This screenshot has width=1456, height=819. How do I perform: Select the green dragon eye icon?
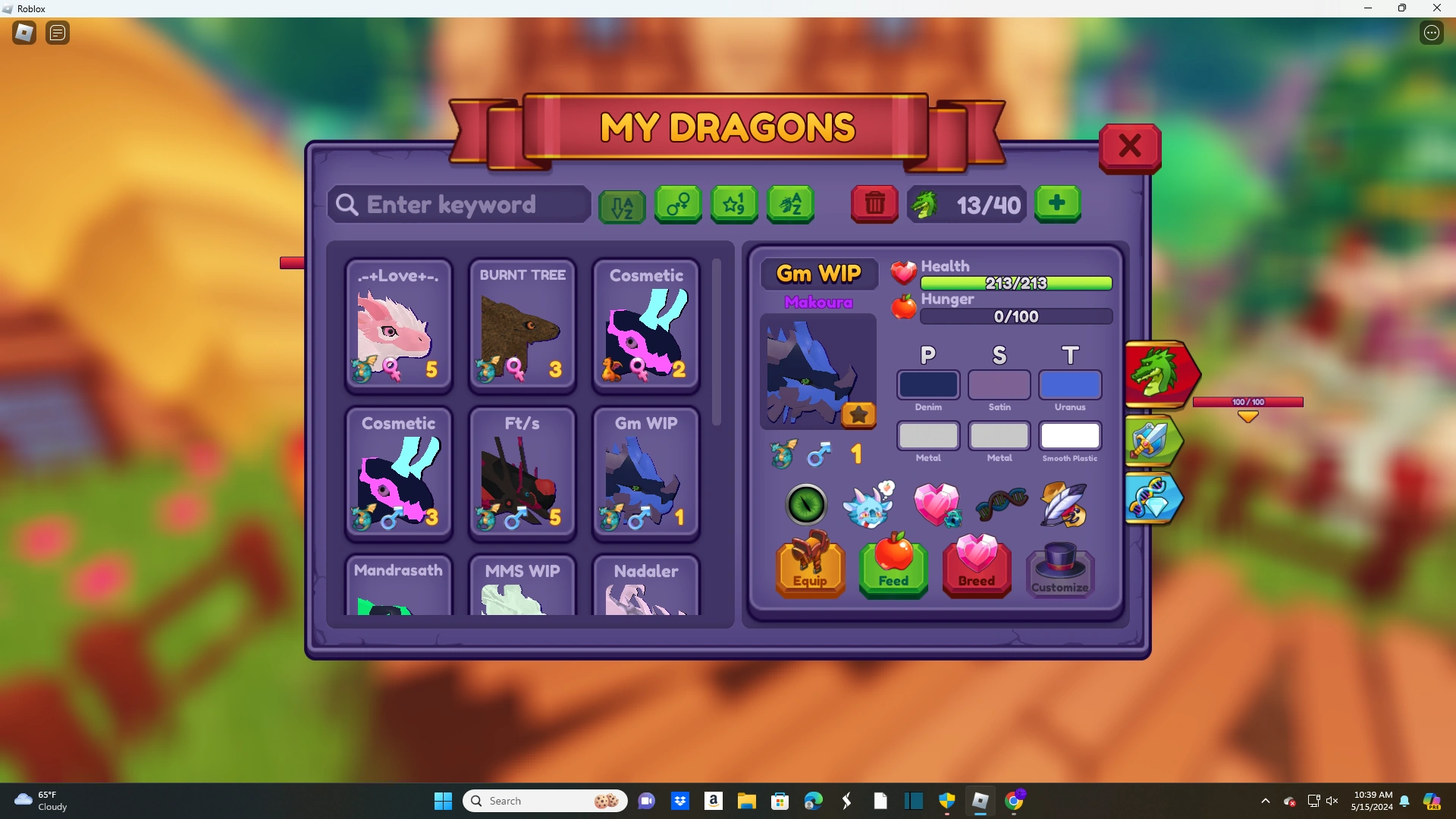coord(805,505)
